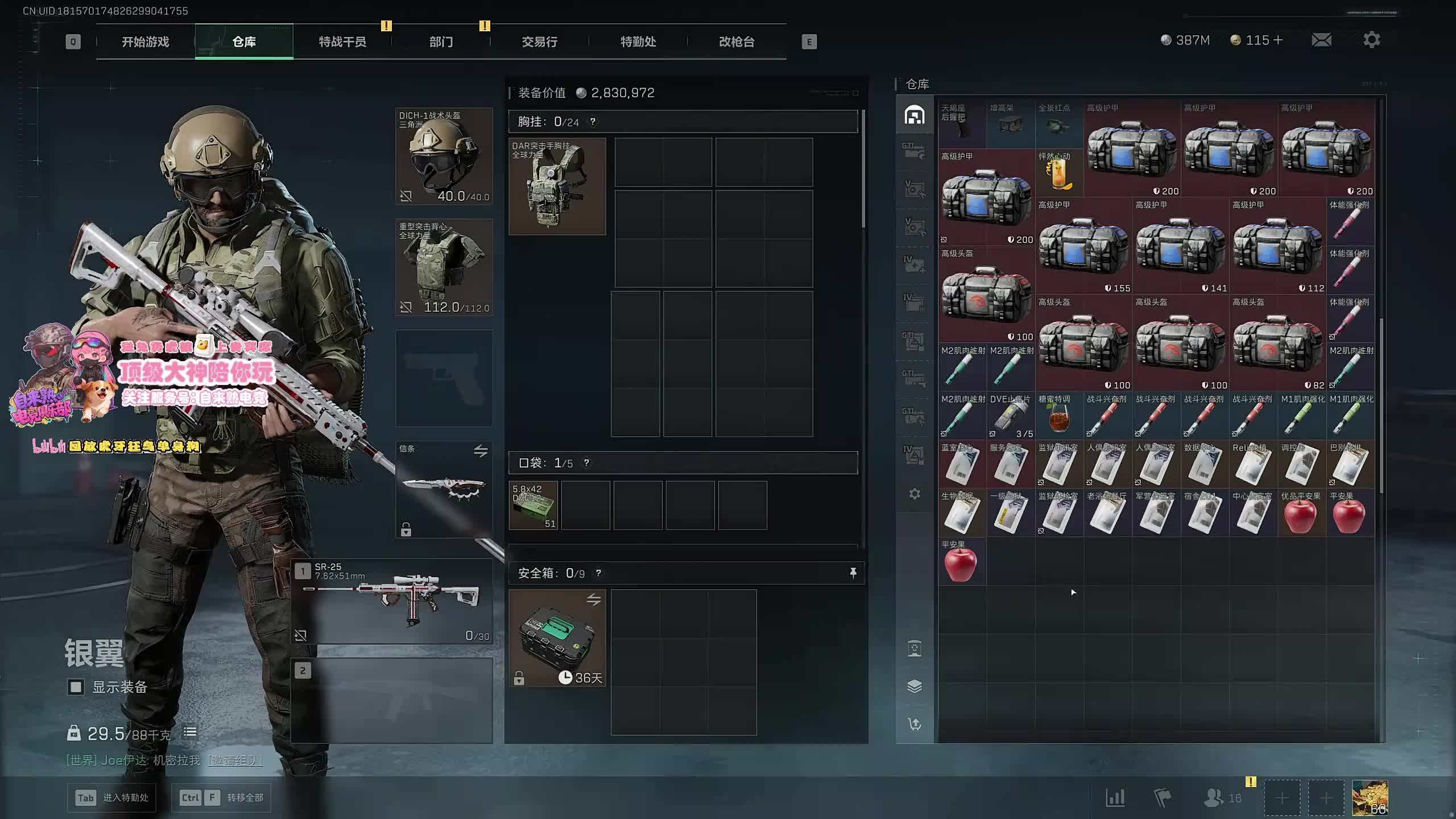Toggle the 显示装备 checkbox
The image size is (1456, 819).
click(x=76, y=687)
